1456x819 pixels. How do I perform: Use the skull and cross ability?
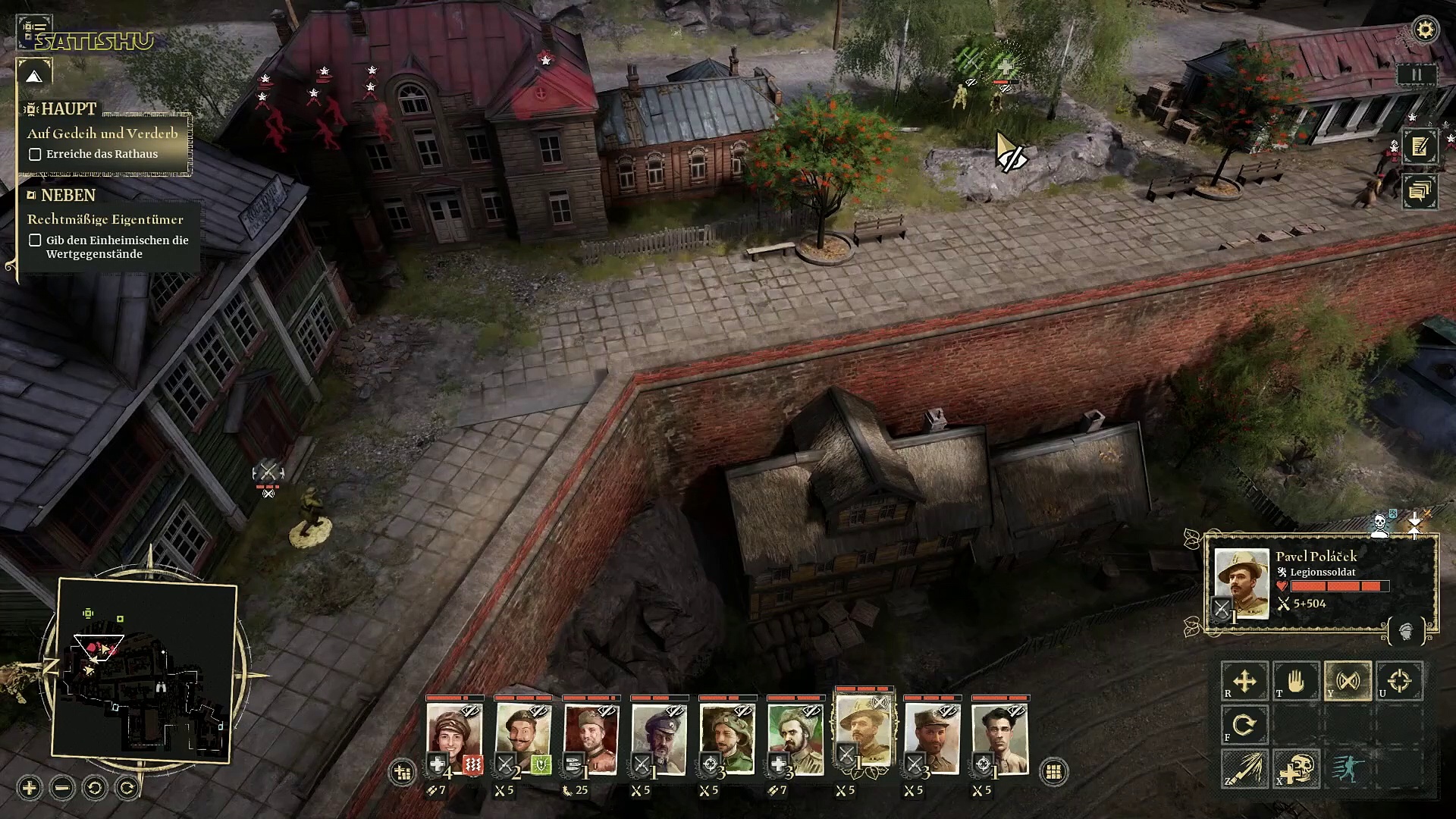(1296, 767)
